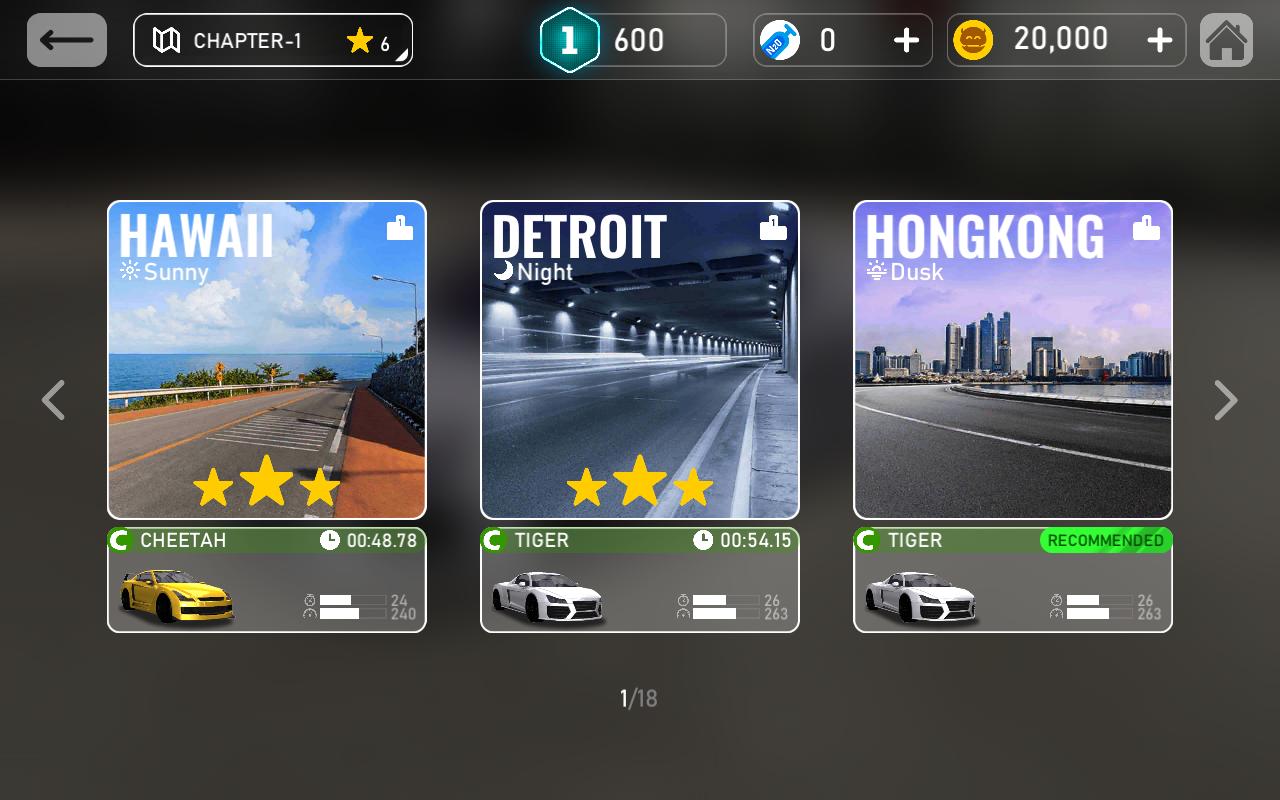Viewport: 1280px width, 800px height.
Task: Choose the Detroit night track
Action: tap(640, 360)
